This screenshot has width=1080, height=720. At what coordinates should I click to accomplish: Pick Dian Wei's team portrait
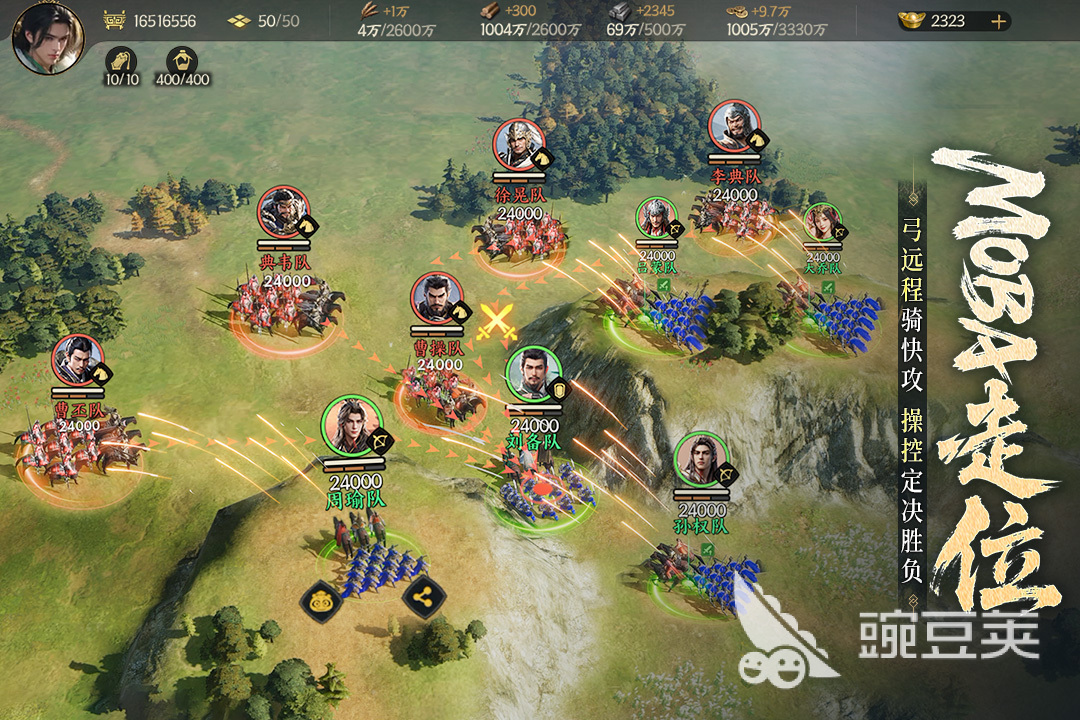pyautogui.click(x=284, y=213)
